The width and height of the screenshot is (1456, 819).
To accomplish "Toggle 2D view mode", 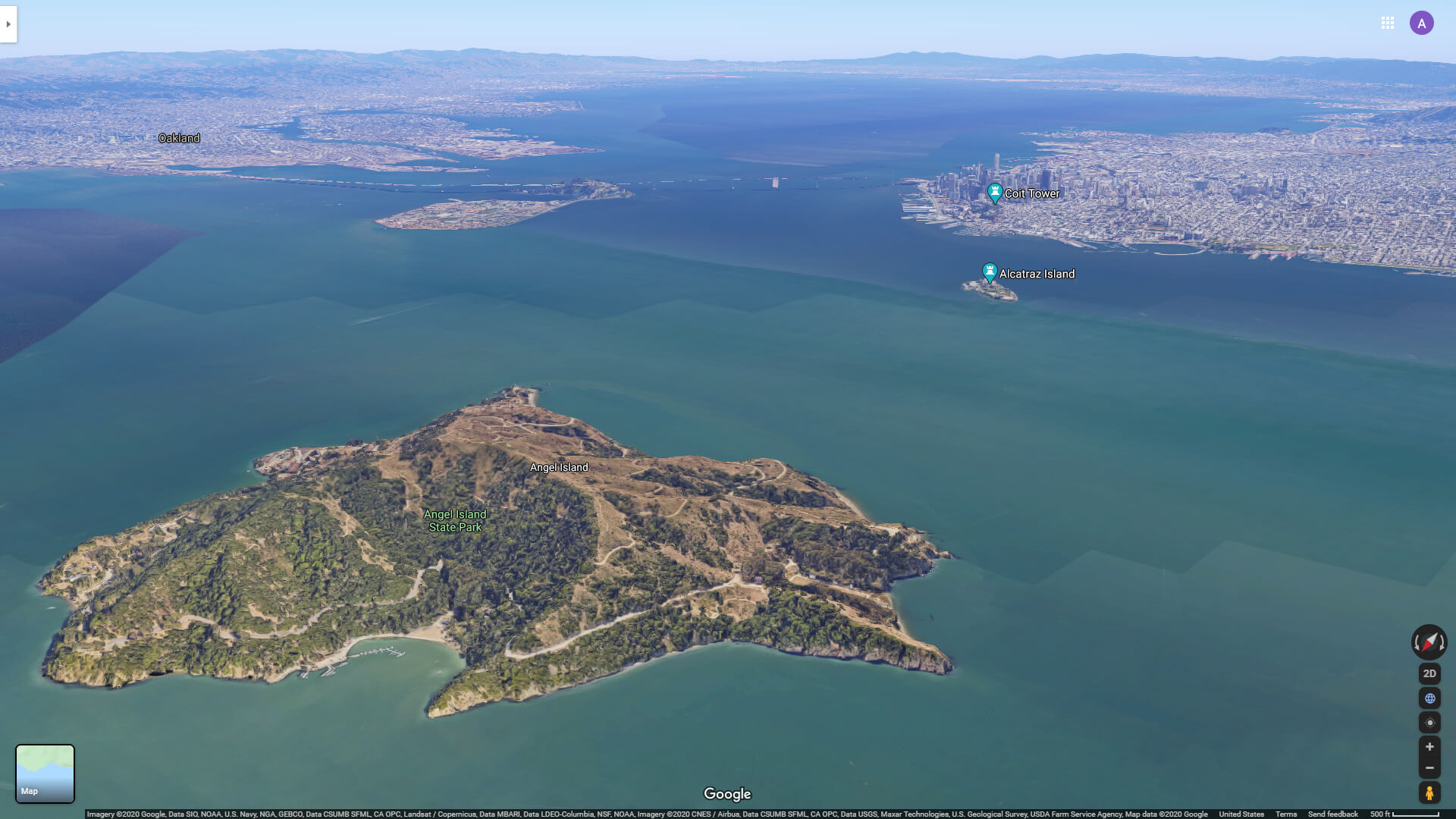I will (1429, 673).
